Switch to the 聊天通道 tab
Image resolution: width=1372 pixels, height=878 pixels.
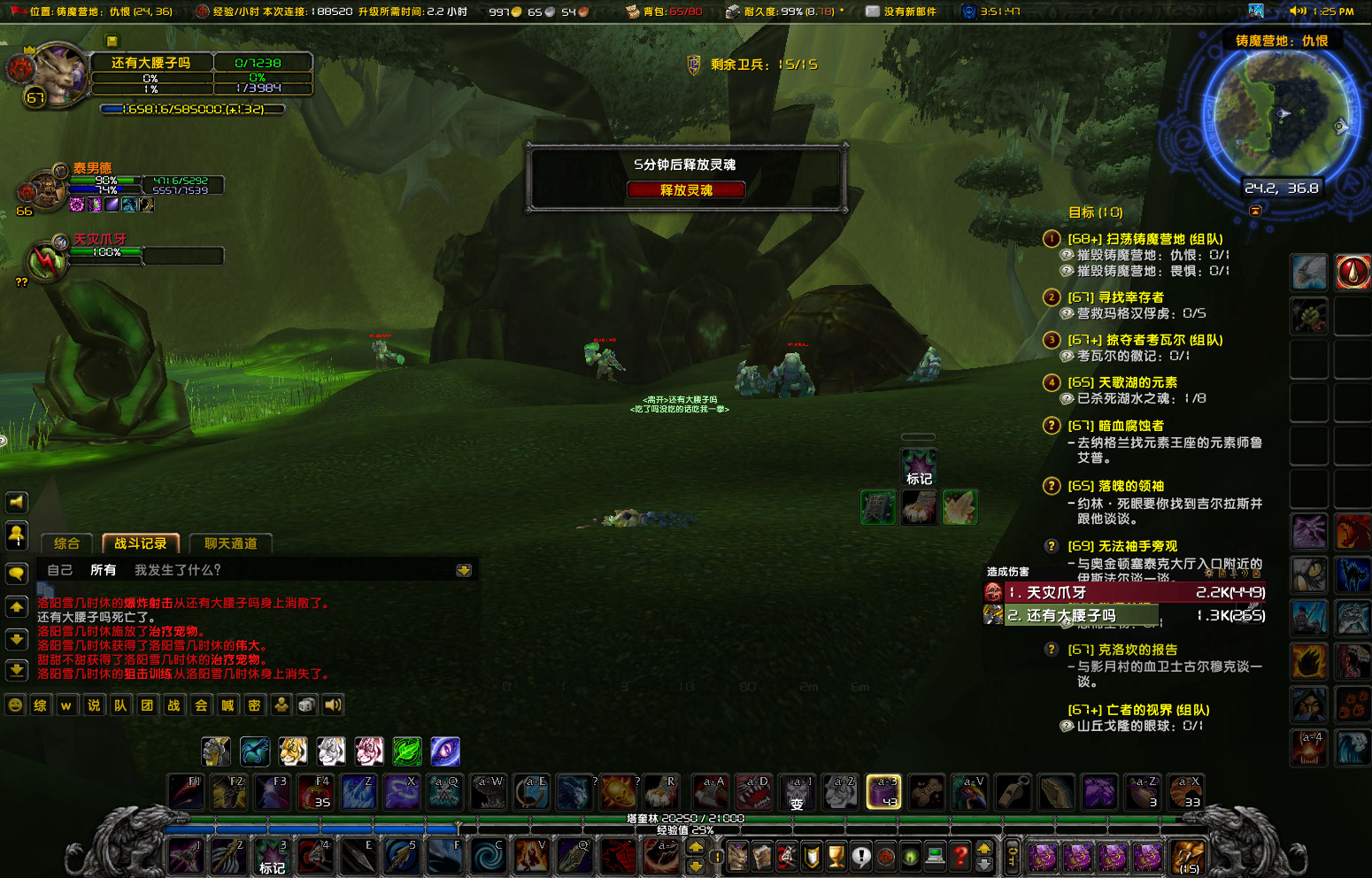click(230, 543)
